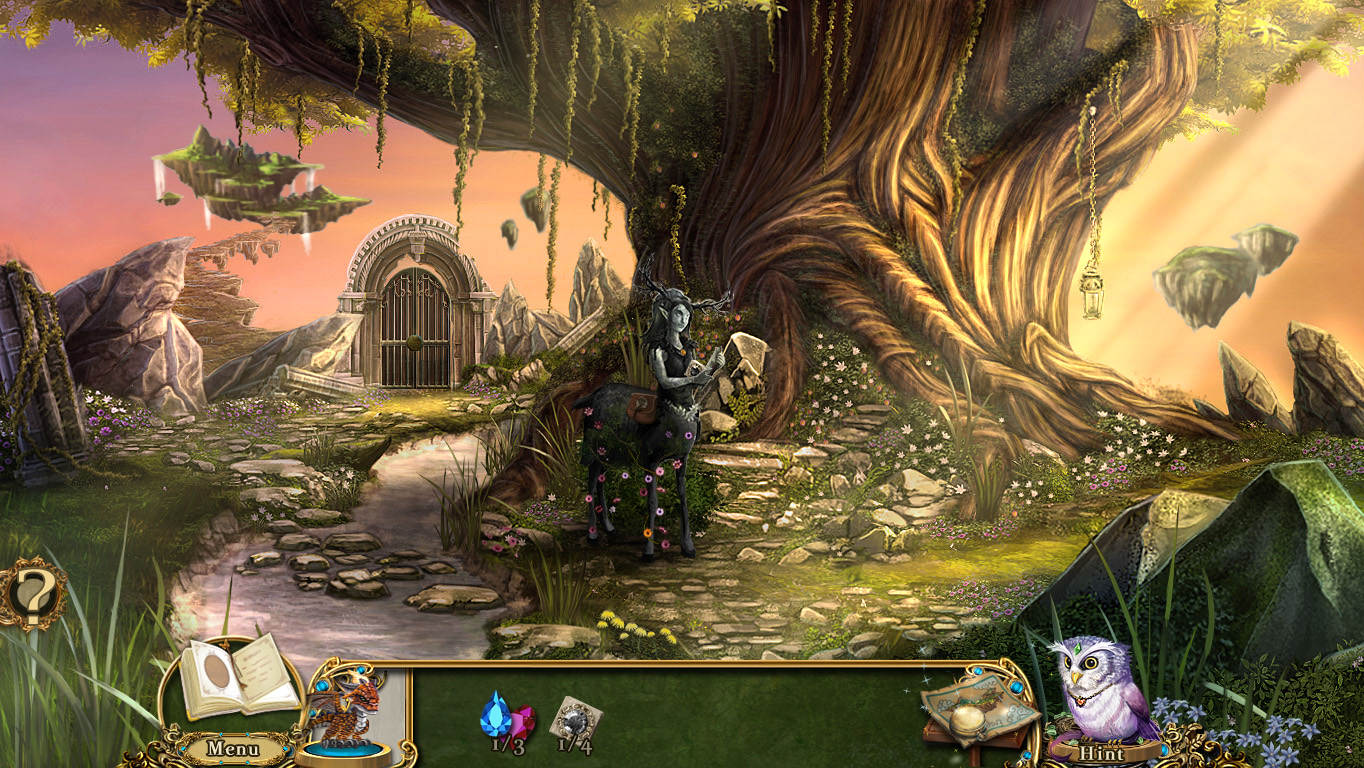This screenshot has height=768, width=1364.
Task: Click the hanging lantern on the golden chain
Action: tap(1091, 295)
